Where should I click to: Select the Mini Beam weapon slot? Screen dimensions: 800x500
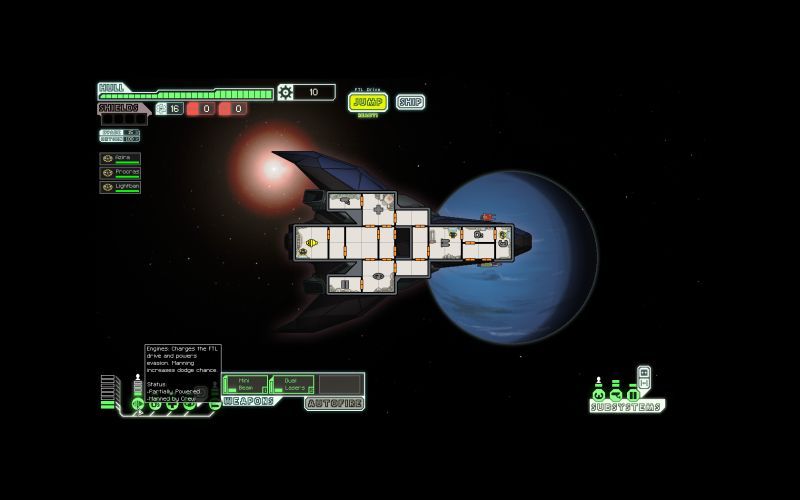point(246,384)
